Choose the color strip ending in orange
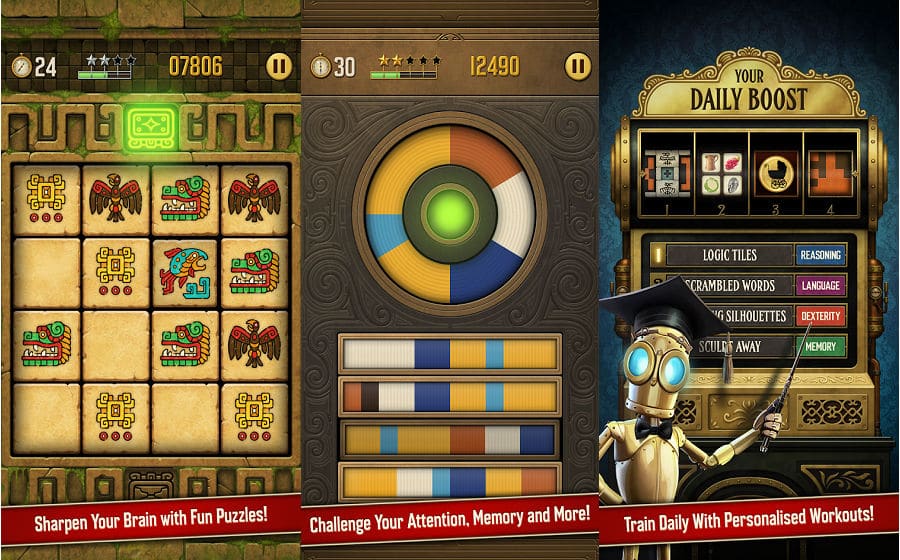Screen dimensions: 900x560 click(x=449, y=482)
